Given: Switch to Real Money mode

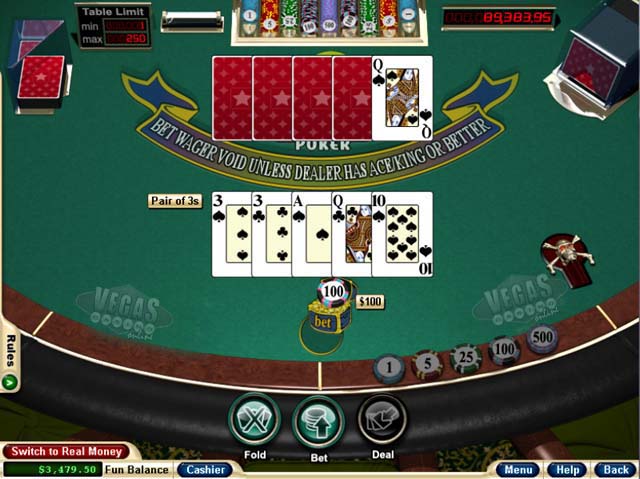Looking at the screenshot, I should coord(66,451).
